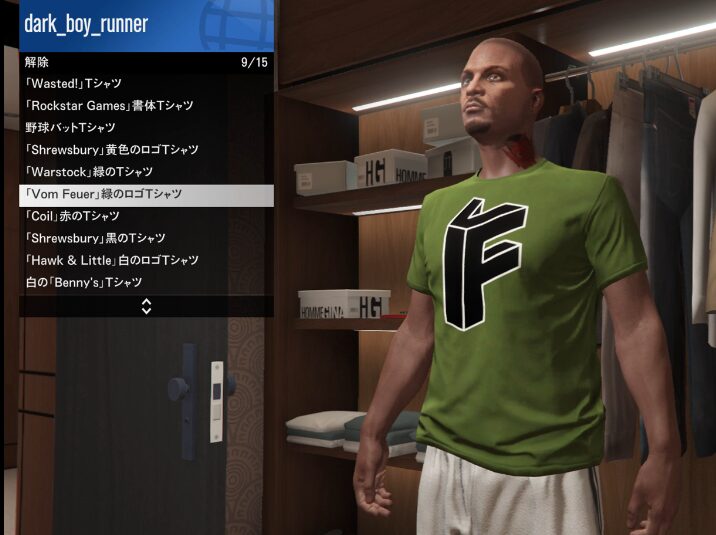Choose the 「Warstock」緑のTシャツ entry
Screen dimensions: 716x535
pos(145,172)
